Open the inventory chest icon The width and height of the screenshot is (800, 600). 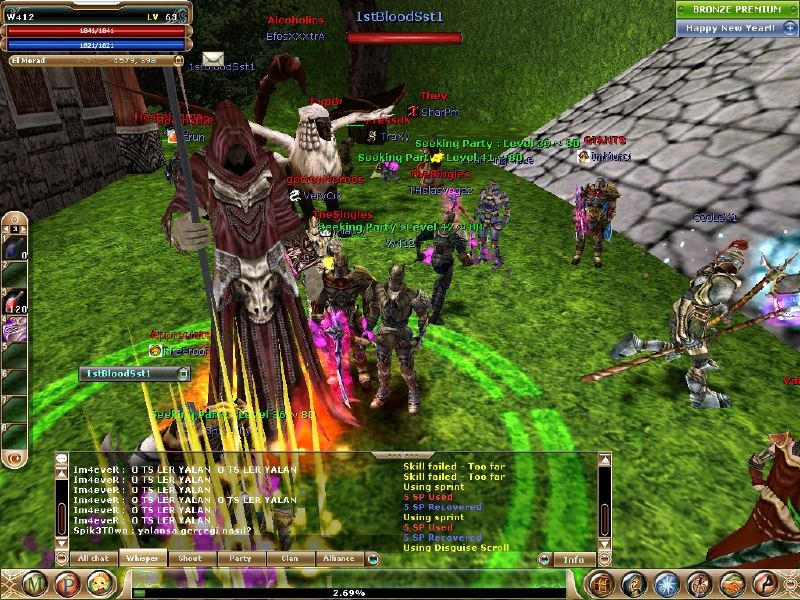[601, 583]
